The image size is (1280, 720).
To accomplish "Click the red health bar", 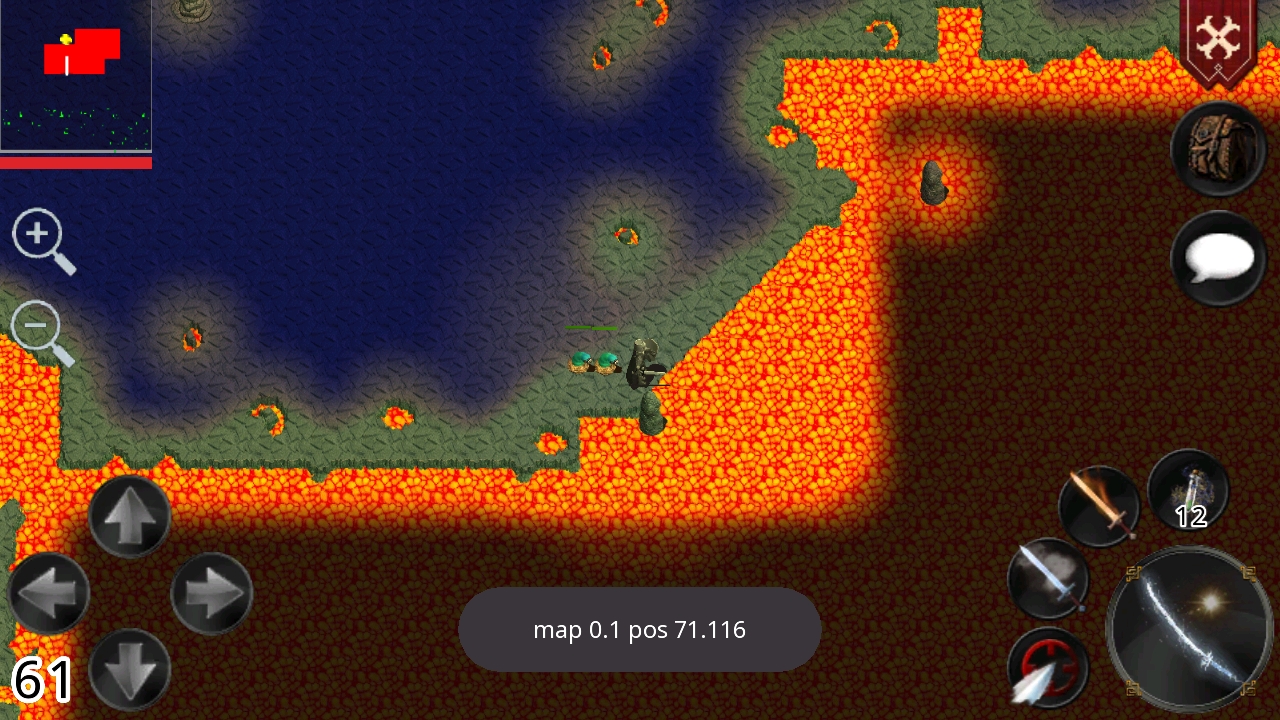I will [x=75, y=160].
